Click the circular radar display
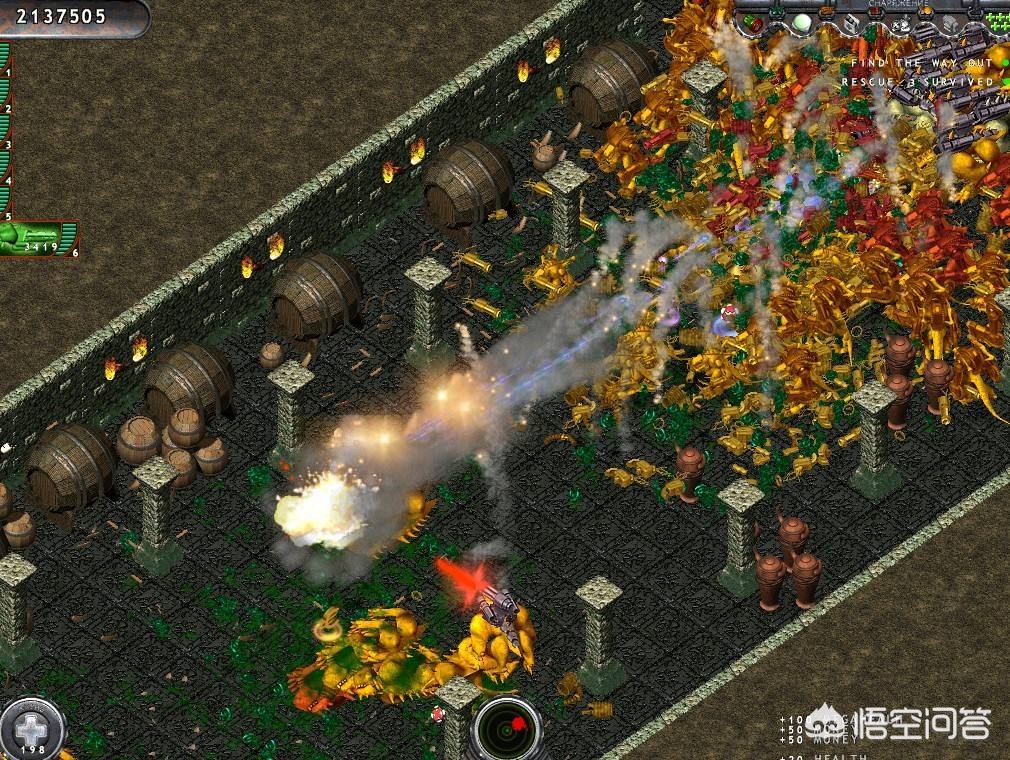 point(507,729)
